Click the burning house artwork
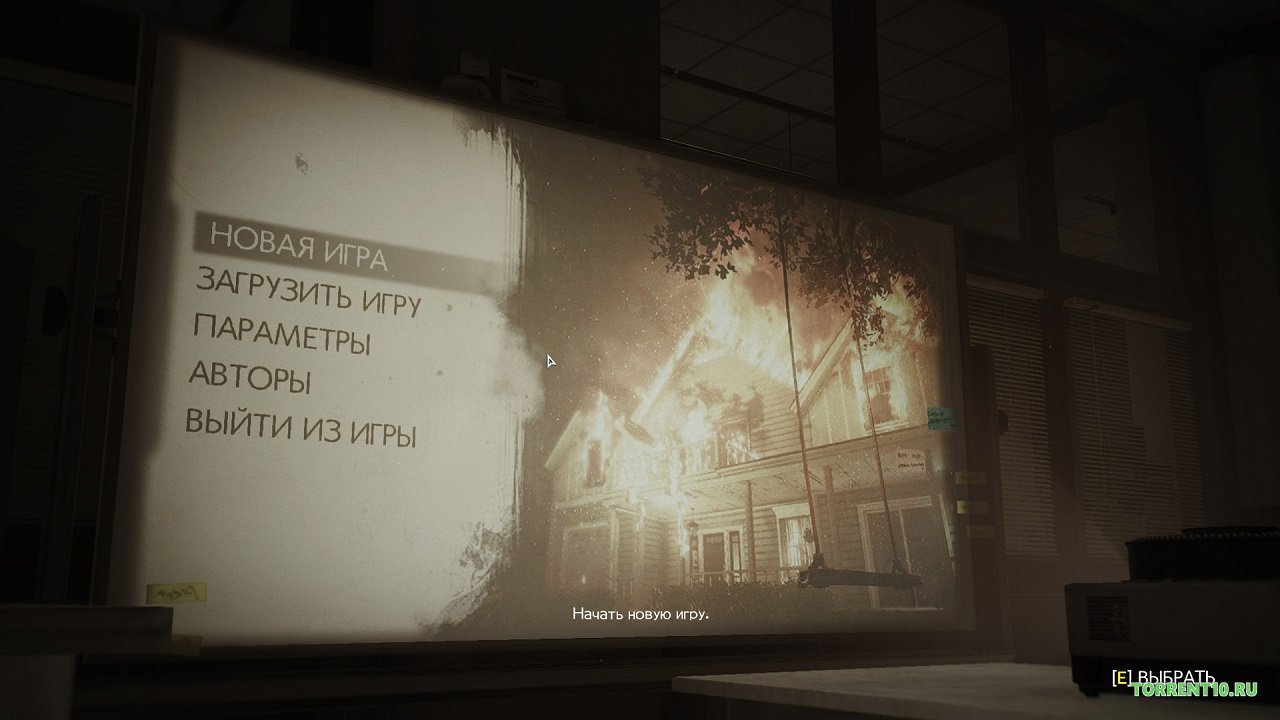The width and height of the screenshot is (1280, 720). [x=740, y=420]
